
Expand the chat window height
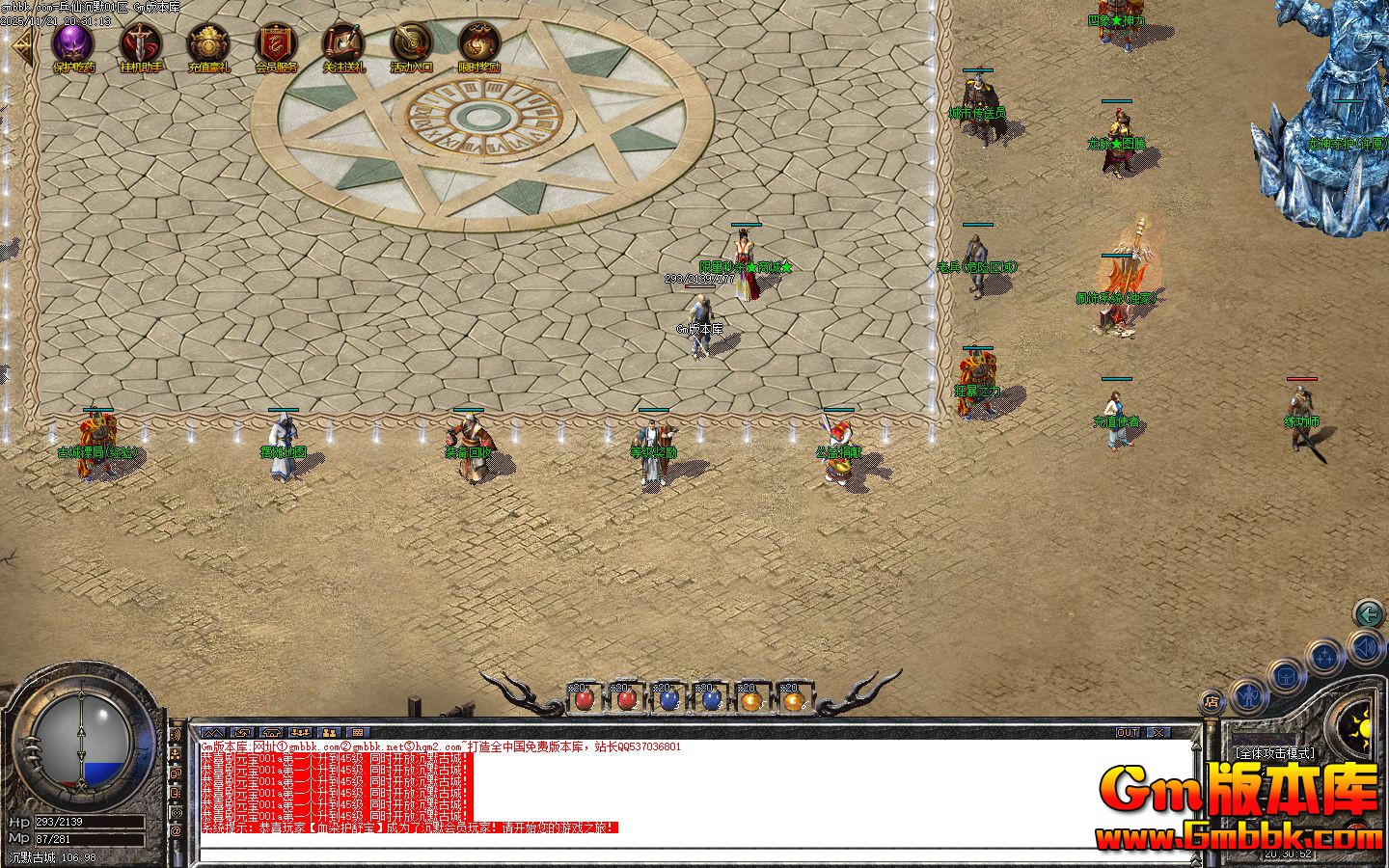point(213,732)
